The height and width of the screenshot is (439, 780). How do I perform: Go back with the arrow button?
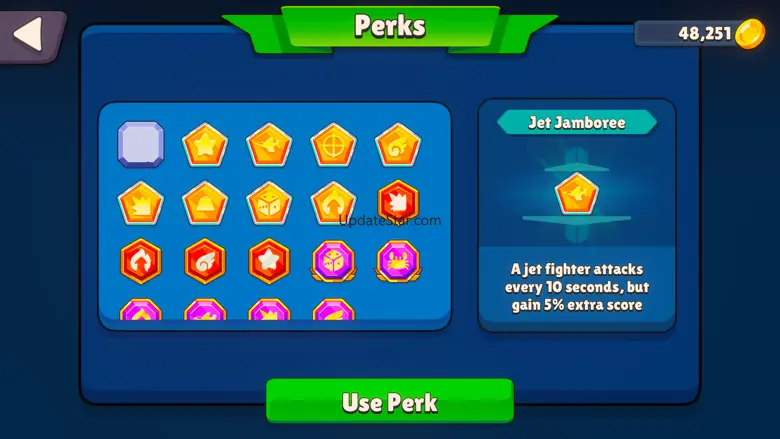click(x=29, y=33)
